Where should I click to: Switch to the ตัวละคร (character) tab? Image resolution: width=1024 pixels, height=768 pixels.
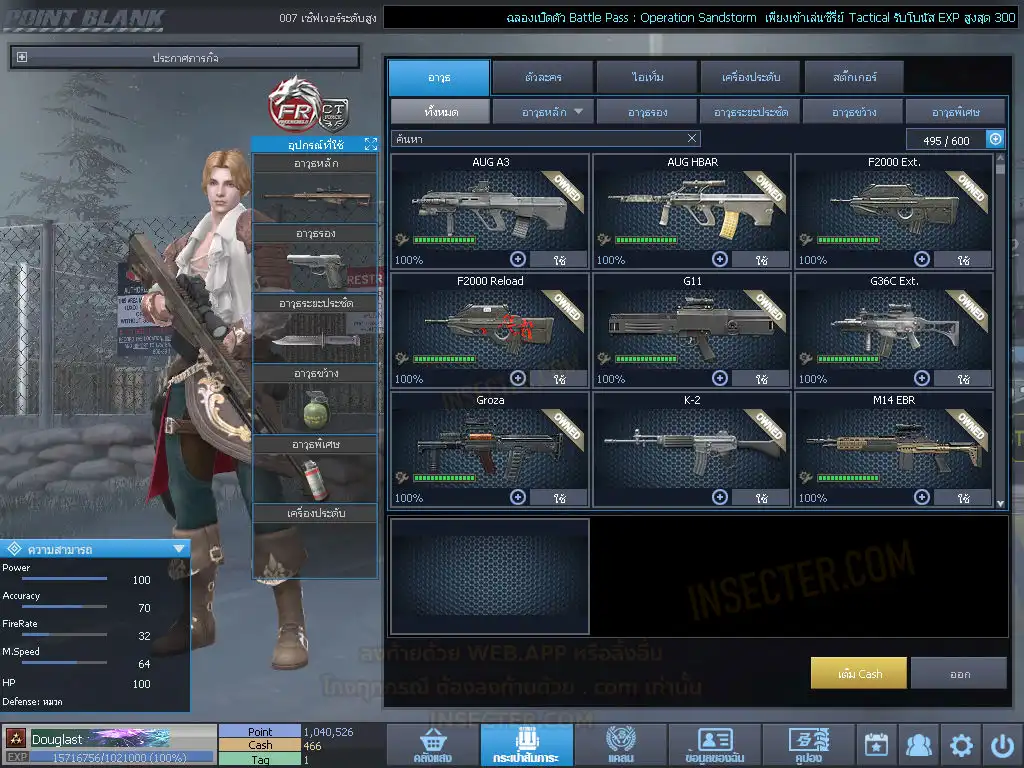[x=541, y=77]
